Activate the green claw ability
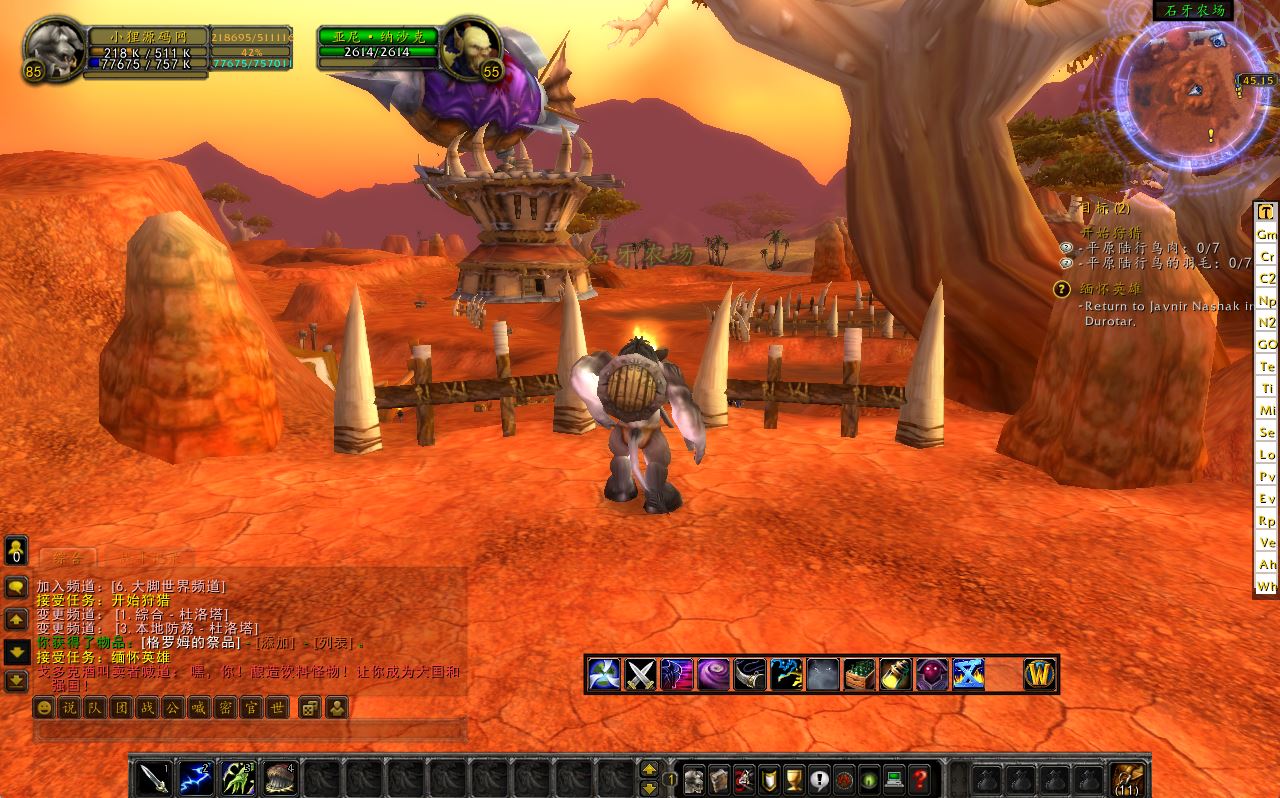This screenshot has width=1280, height=798. (238, 777)
